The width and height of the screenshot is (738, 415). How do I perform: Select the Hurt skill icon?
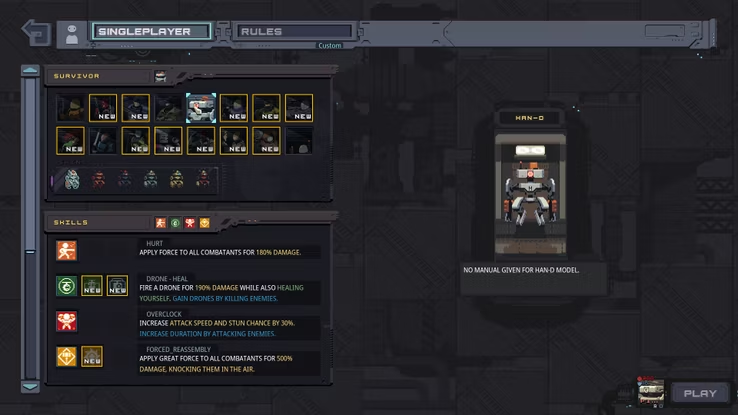click(66, 251)
